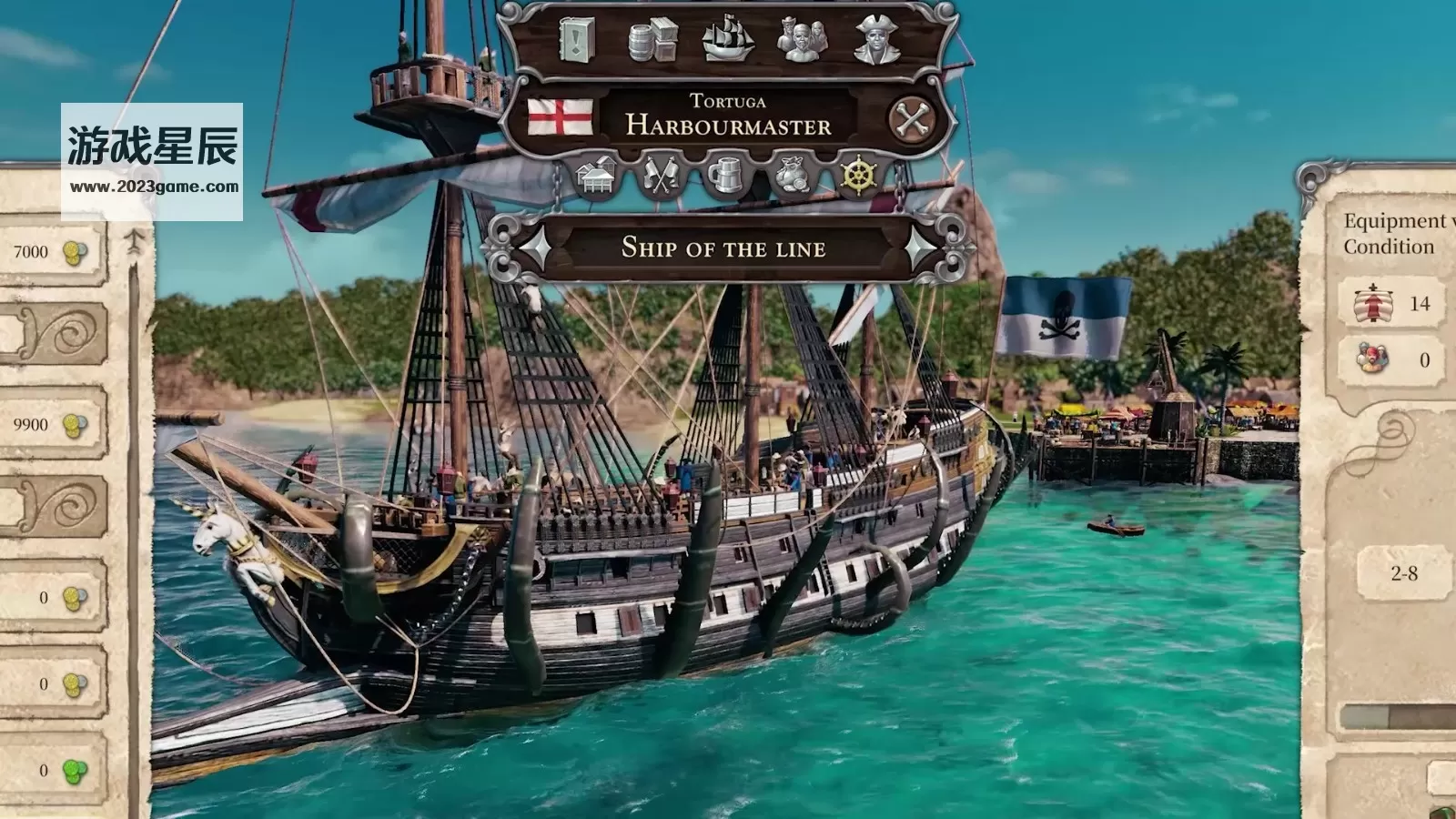
Task: Close the Tortuga Harbourmaster panel
Action: point(911,119)
